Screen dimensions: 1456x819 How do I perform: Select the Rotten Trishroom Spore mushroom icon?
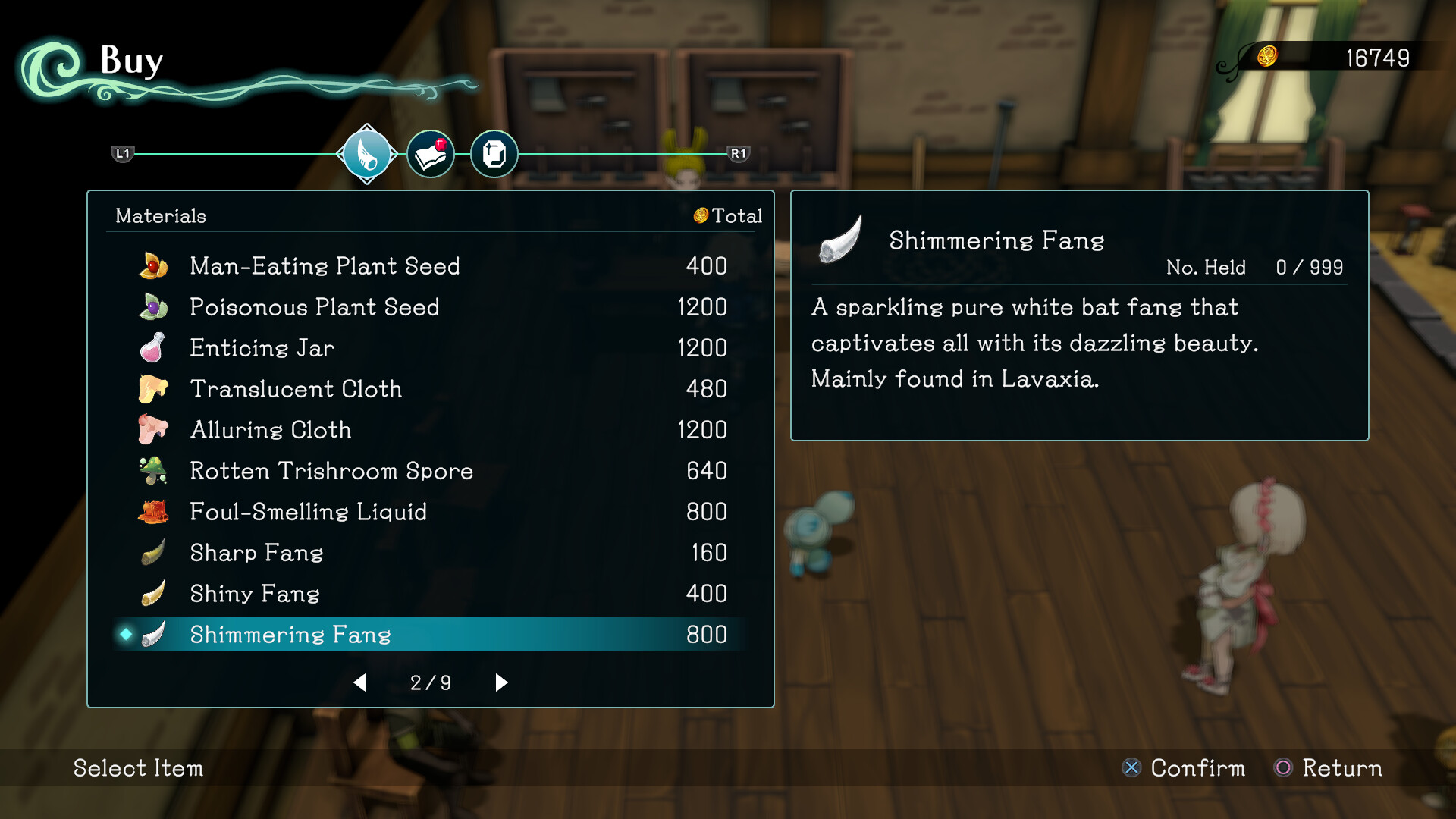152,471
